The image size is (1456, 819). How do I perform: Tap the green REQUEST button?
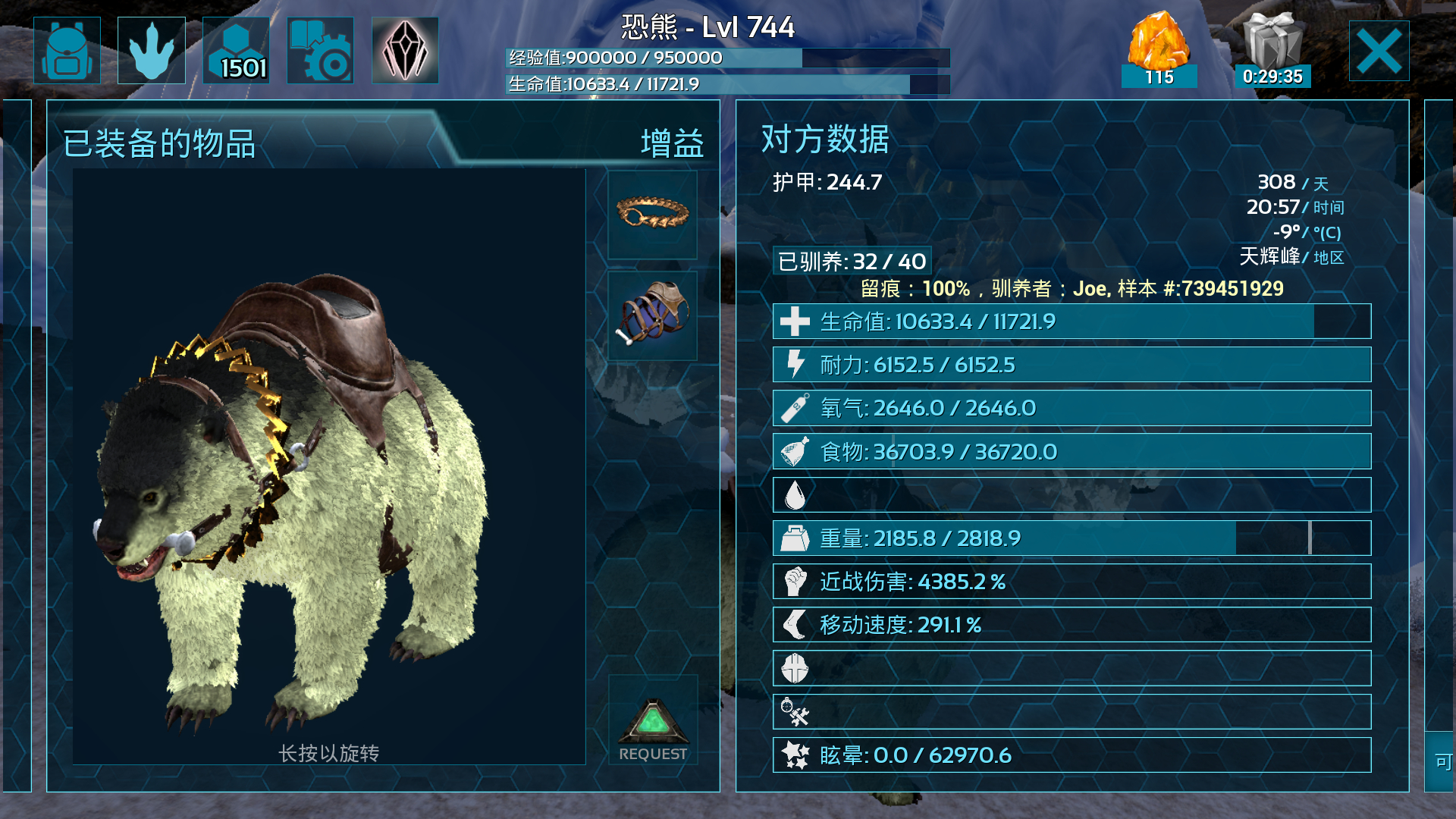(652, 730)
